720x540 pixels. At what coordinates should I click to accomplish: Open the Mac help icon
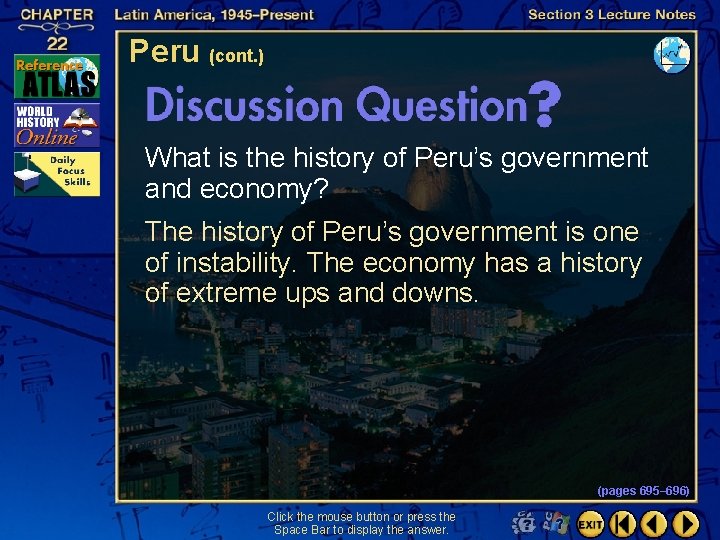(524, 522)
